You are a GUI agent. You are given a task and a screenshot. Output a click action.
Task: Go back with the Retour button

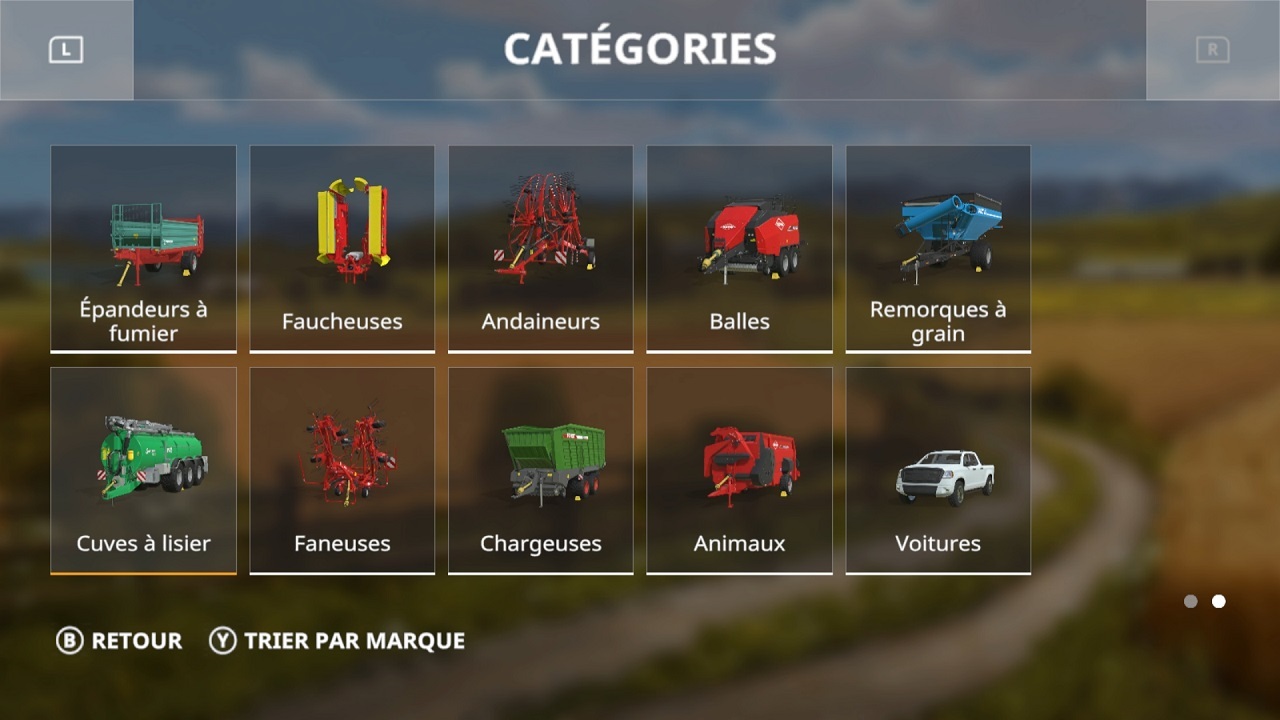point(120,641)
